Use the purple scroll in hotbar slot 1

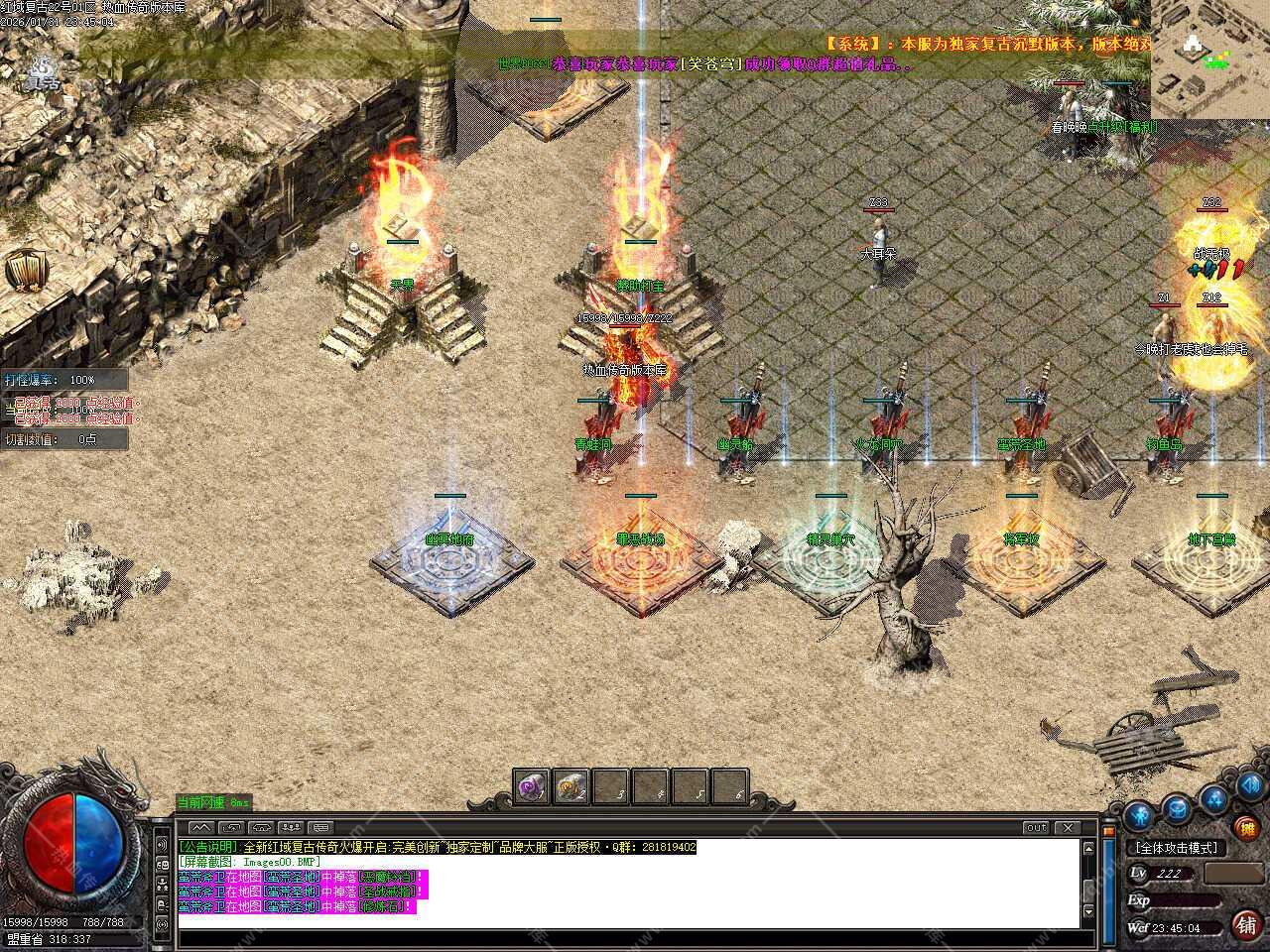click(x=532, y=787)
